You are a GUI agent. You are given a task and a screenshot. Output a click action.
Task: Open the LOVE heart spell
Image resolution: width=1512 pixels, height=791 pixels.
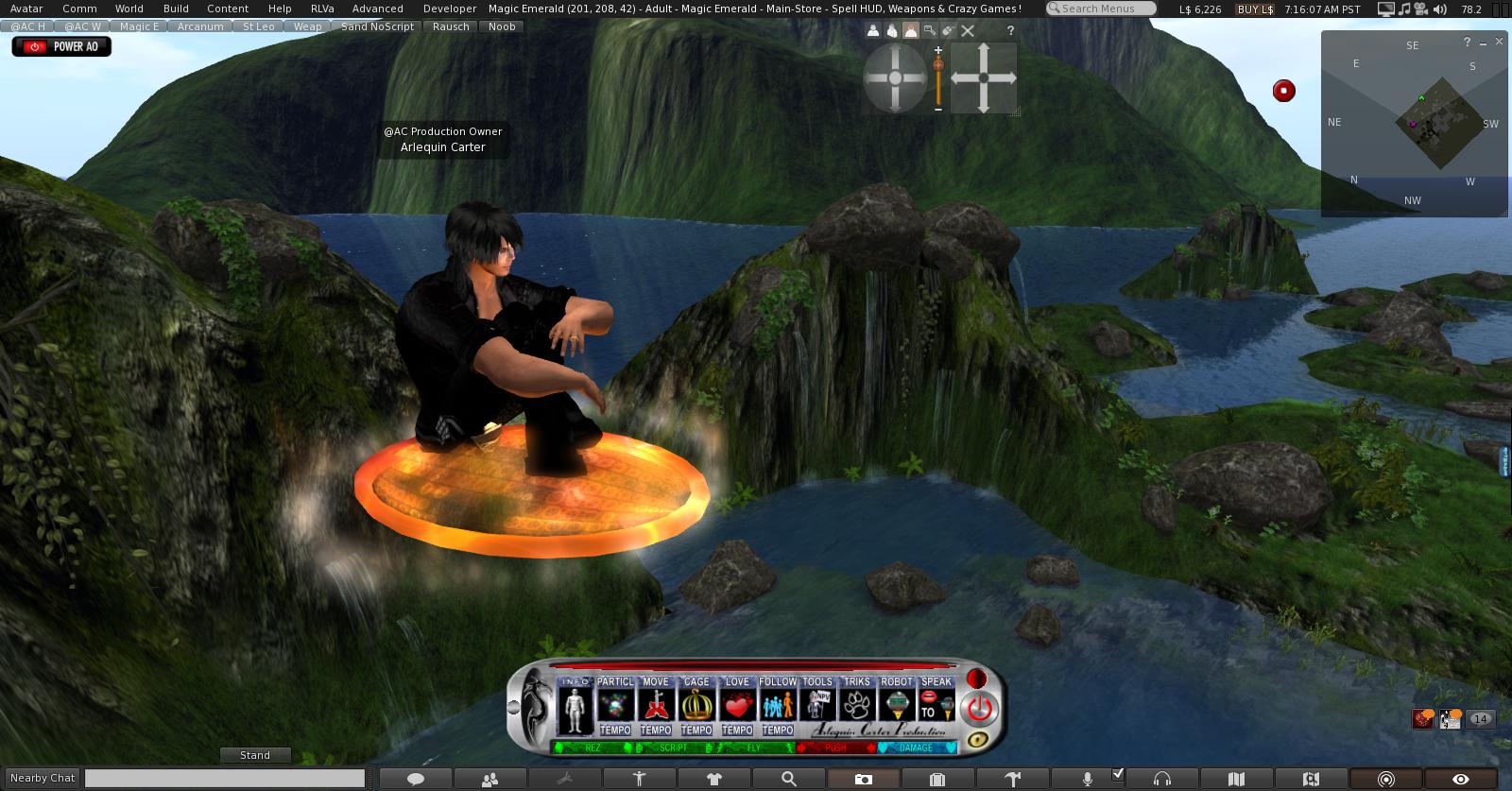(x=737, y=705)
